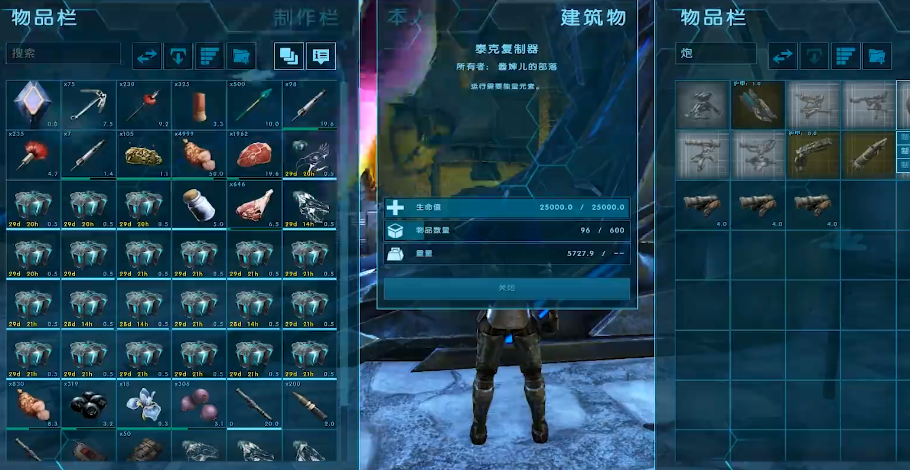Screen dimensions: 910x470
Task: Toggle the item tooltip display button
Action: (320, 55)
